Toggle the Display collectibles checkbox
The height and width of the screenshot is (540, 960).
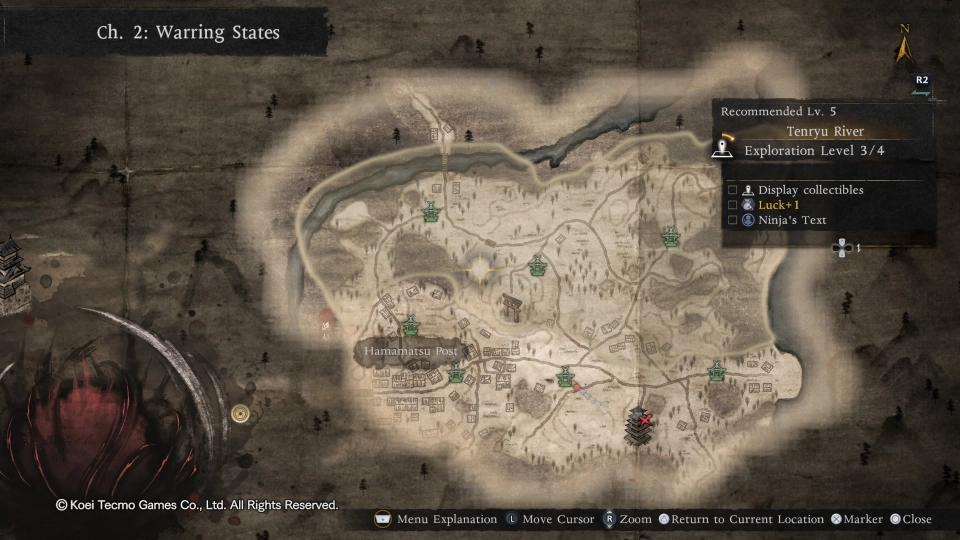733,190
